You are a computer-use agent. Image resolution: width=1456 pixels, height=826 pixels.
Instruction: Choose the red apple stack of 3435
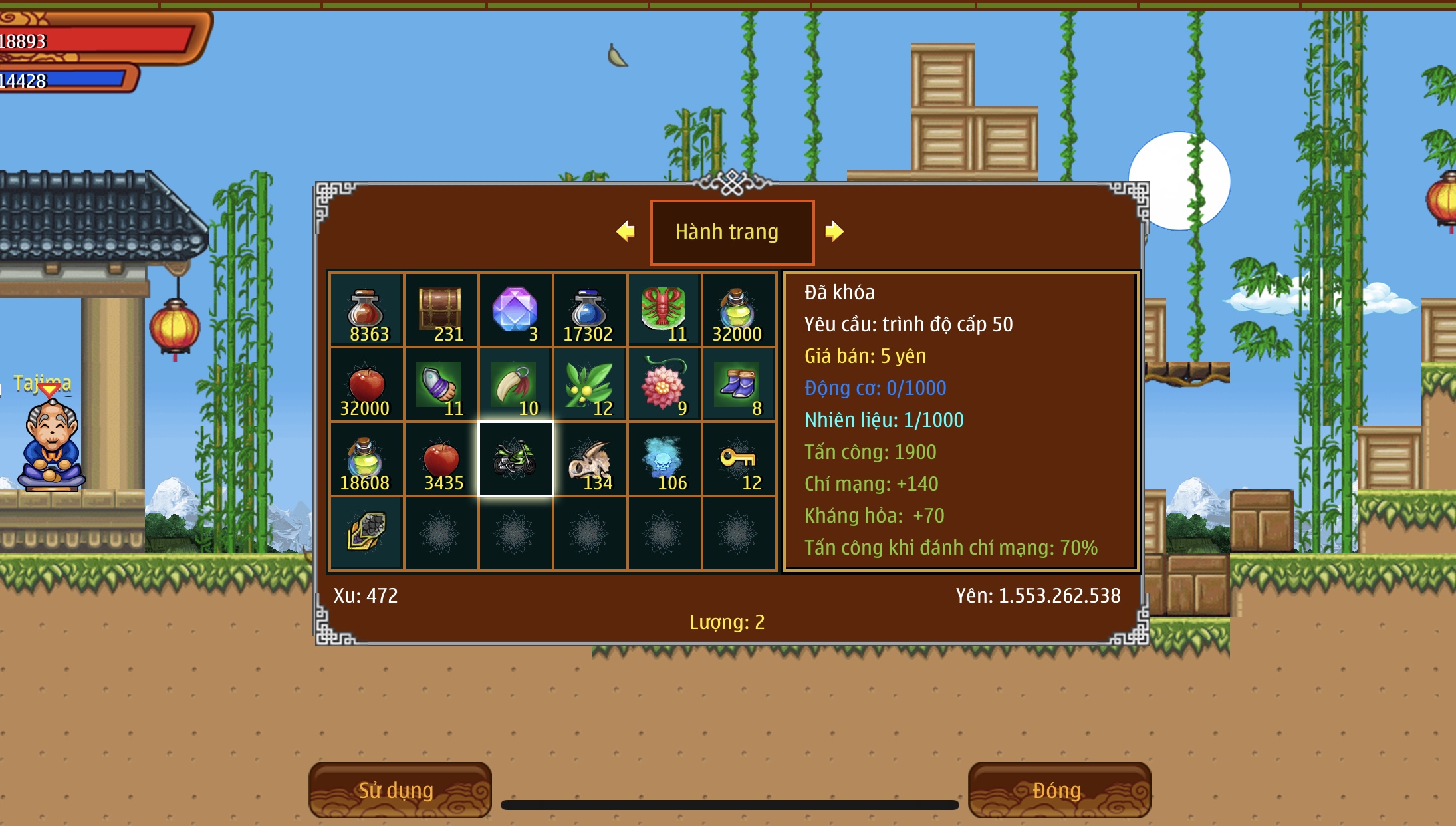tap(441, 460)
